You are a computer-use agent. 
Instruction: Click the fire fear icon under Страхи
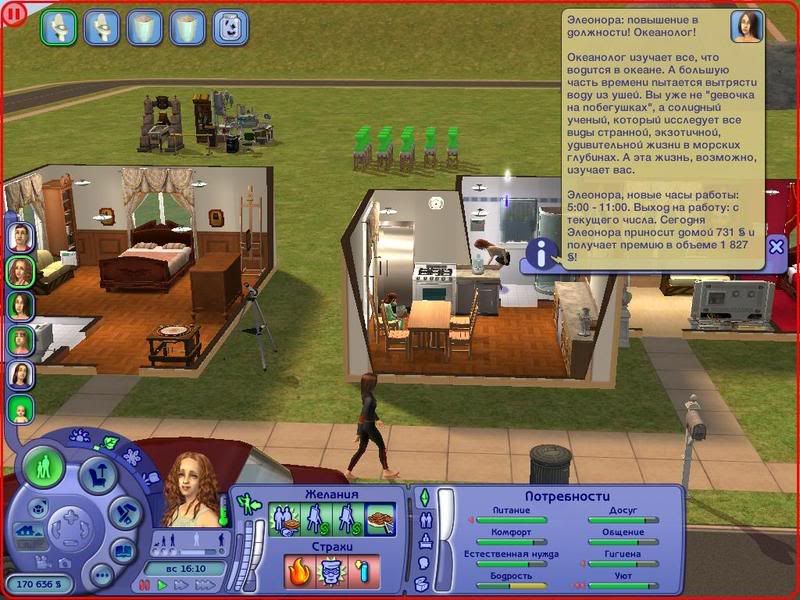[x=298, y=571]
